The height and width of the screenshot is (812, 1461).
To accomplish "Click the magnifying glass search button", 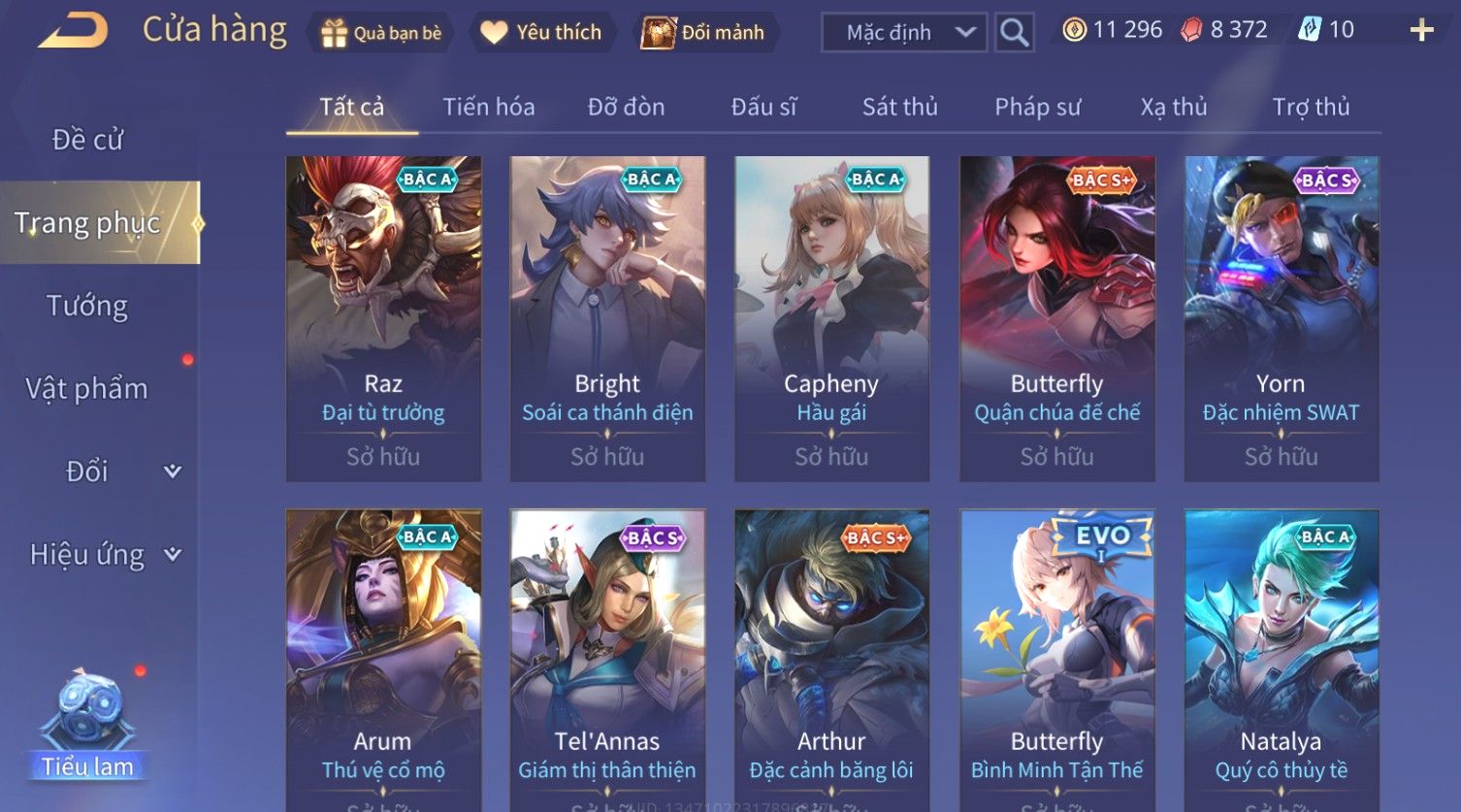I will tap(1014, 33).
